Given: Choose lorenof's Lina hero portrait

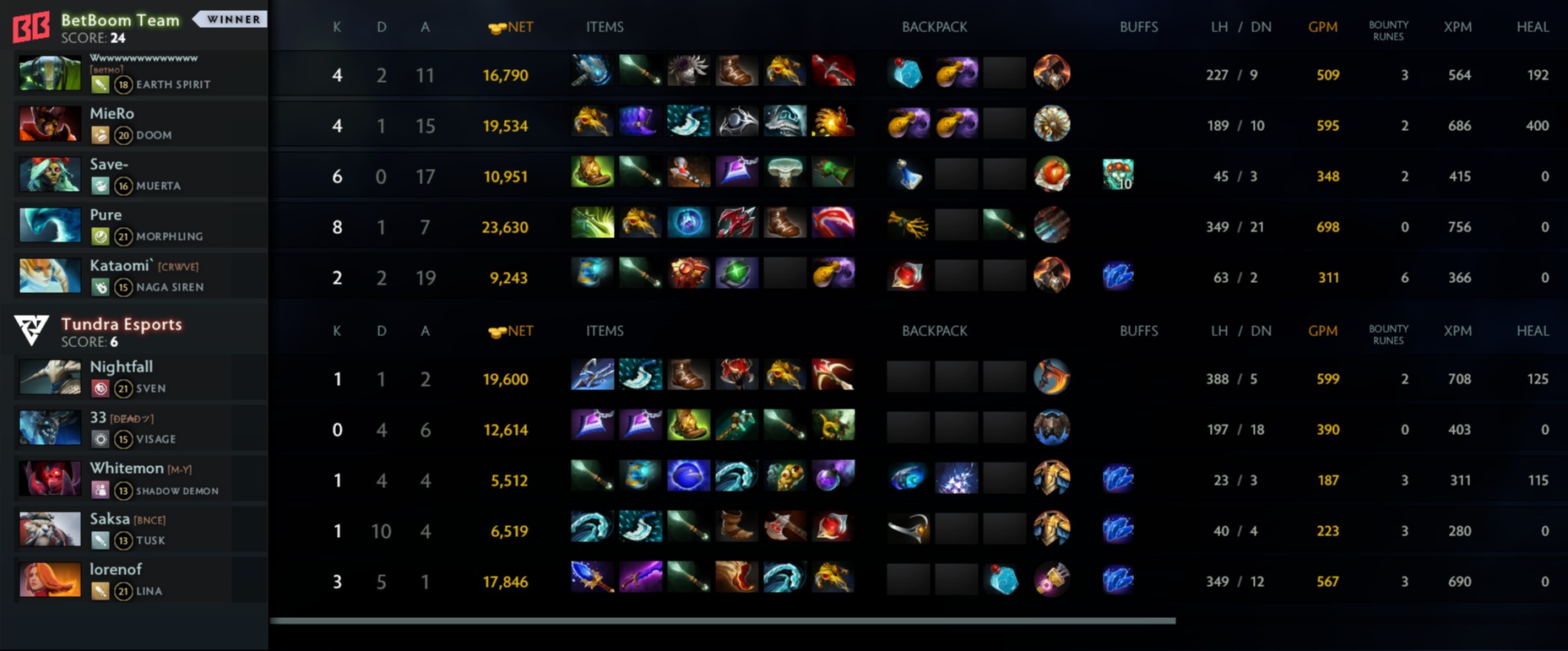Looking at the screenshot, I should point(51,580).
